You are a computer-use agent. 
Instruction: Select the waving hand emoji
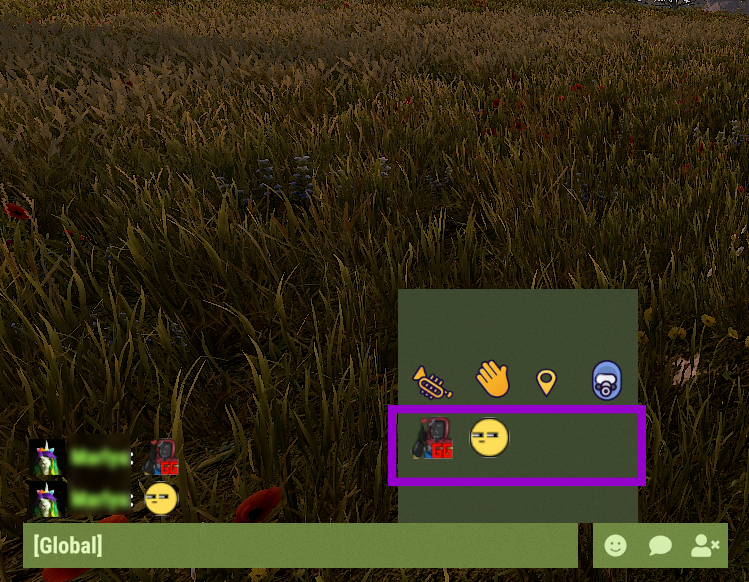click(x=492, y=380)
